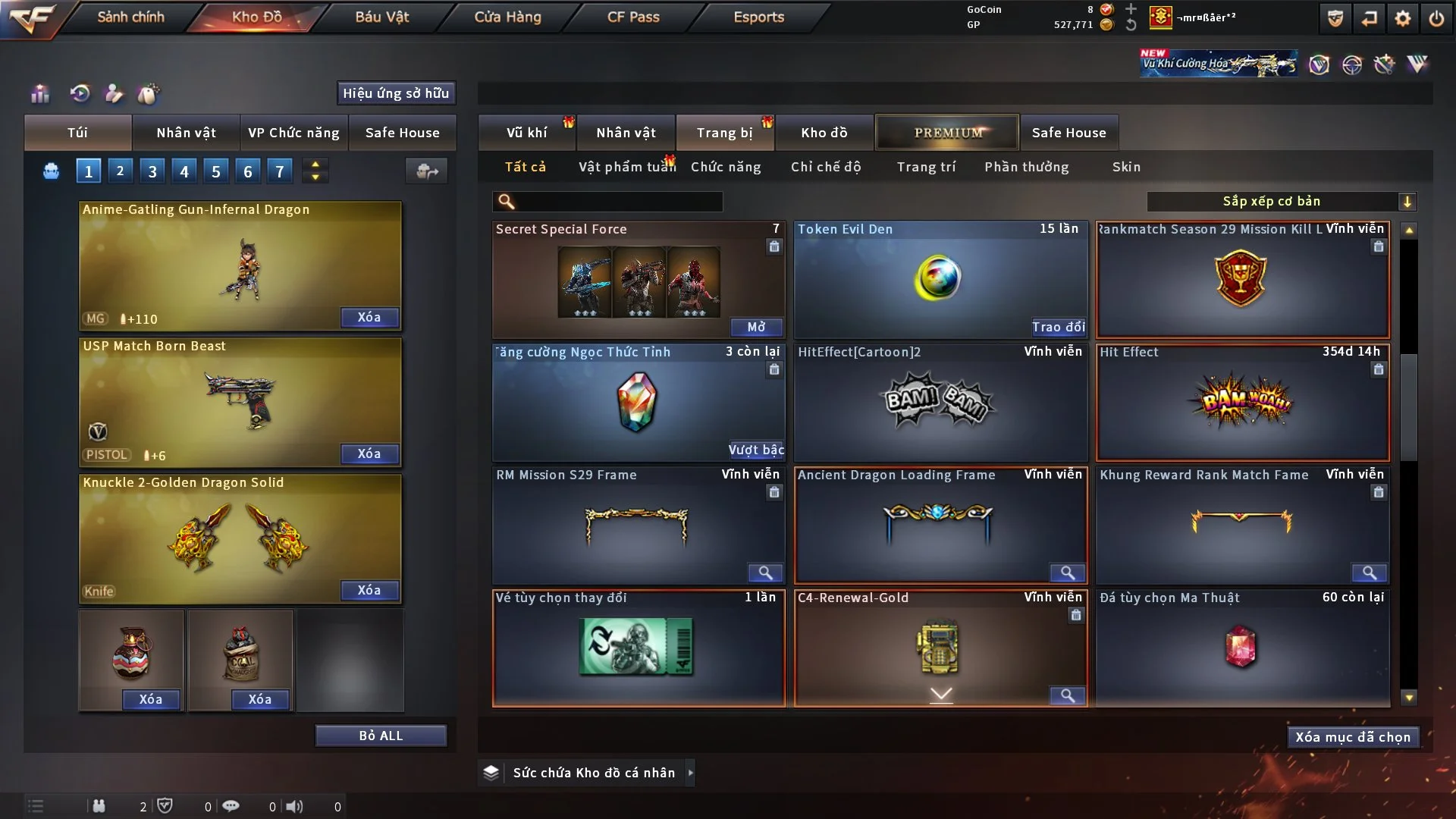The image size is (1456, 819).
Task: Select the Trang bị tab
Action: [724, 133]
